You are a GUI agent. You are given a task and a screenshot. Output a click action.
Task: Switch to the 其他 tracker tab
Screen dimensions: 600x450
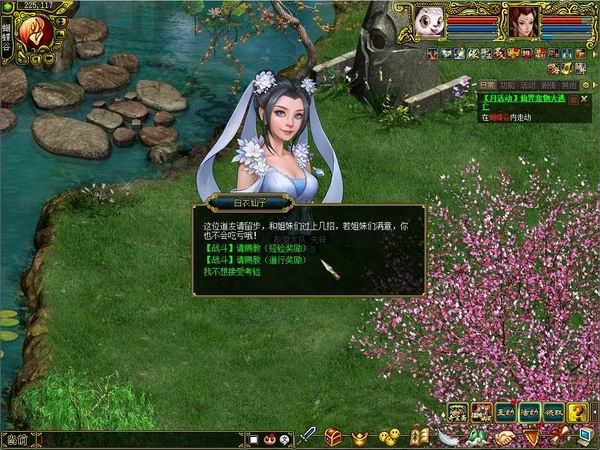coord(563,86)
